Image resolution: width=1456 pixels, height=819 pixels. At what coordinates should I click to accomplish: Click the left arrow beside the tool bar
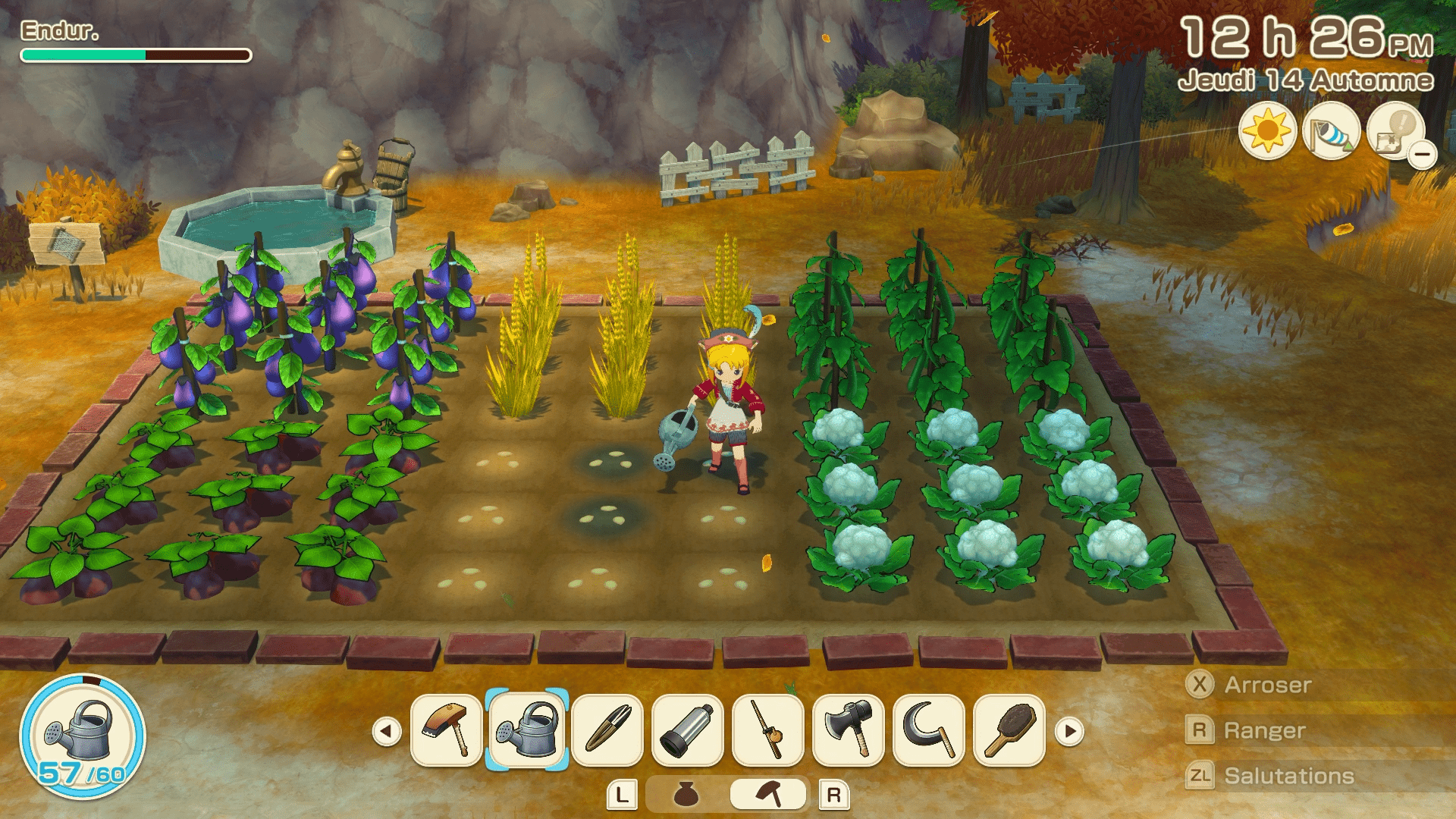click(387, 732)
